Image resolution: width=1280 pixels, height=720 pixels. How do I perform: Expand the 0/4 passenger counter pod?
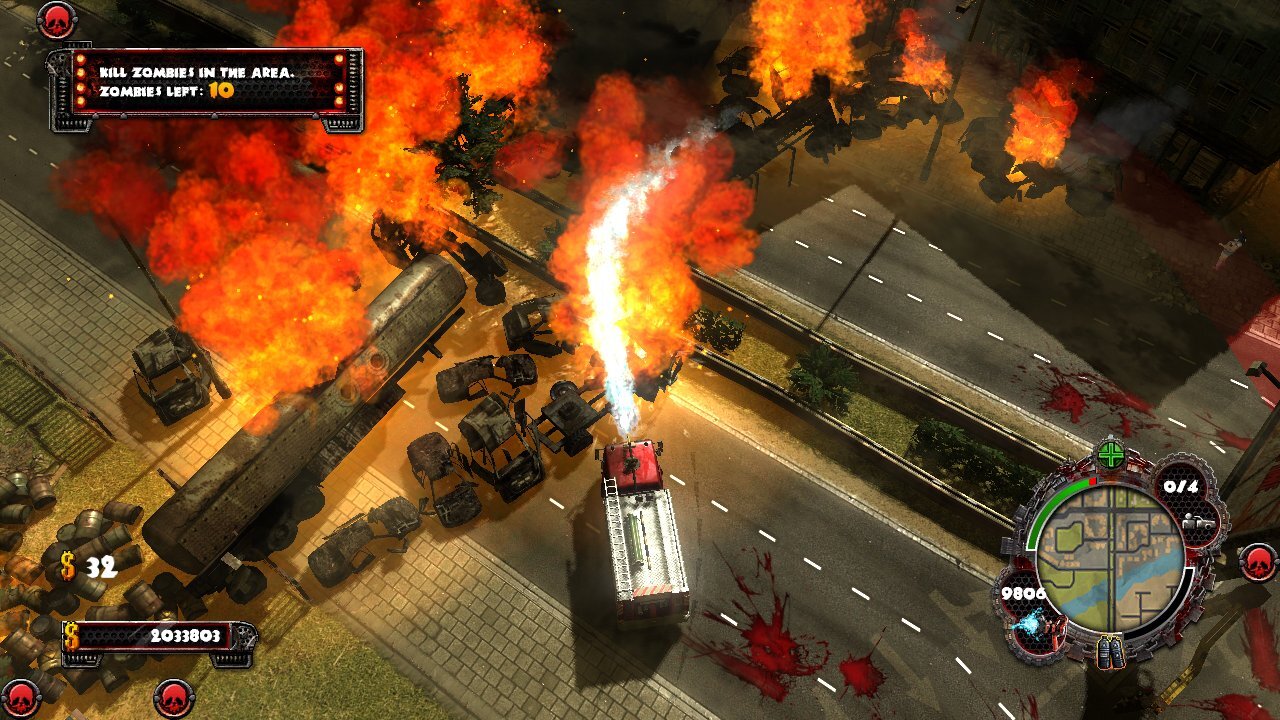[x=1180, y=488]
